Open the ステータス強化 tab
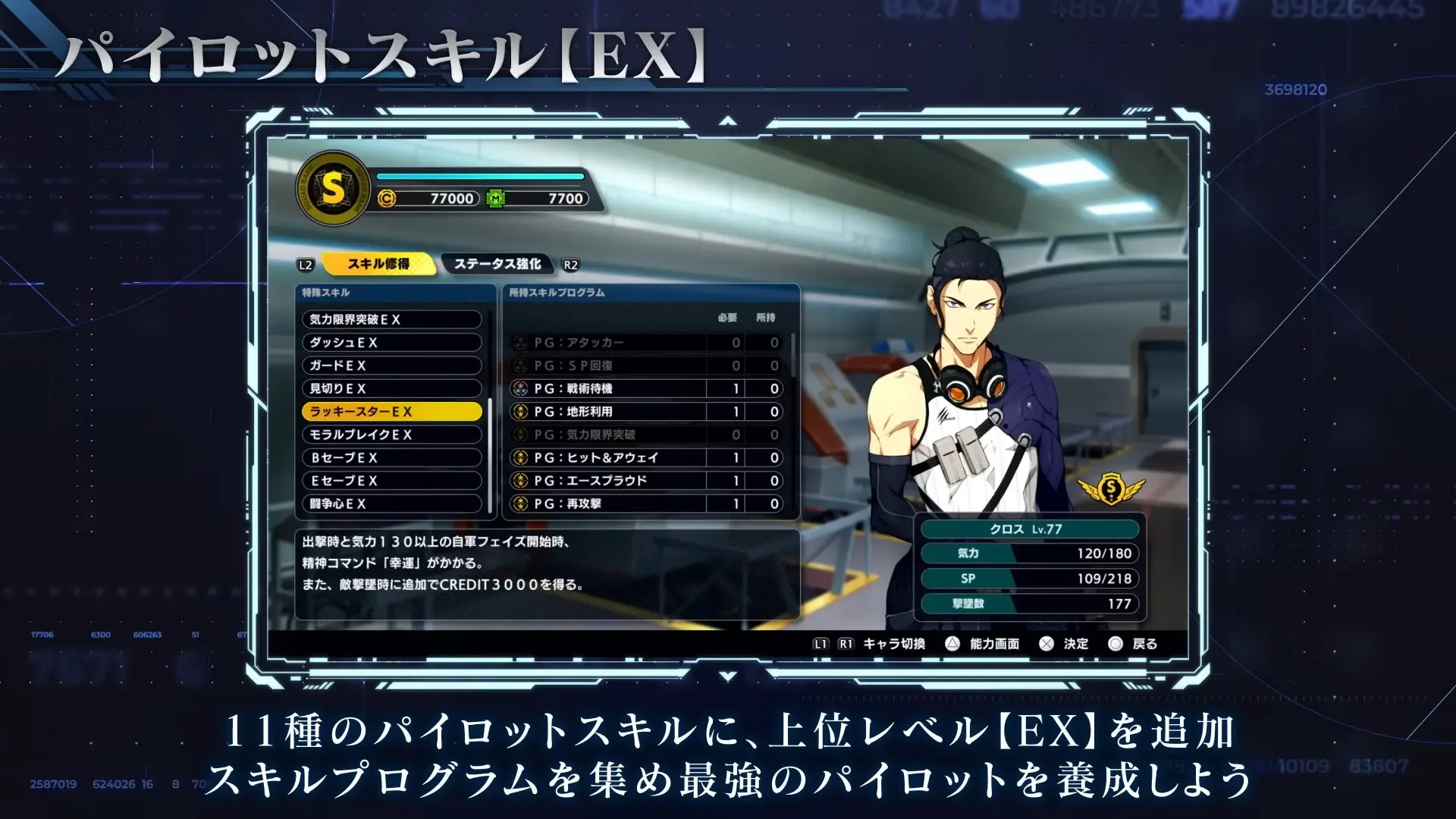Viewport: 1456px width, 819px height. tap(497, 264)
